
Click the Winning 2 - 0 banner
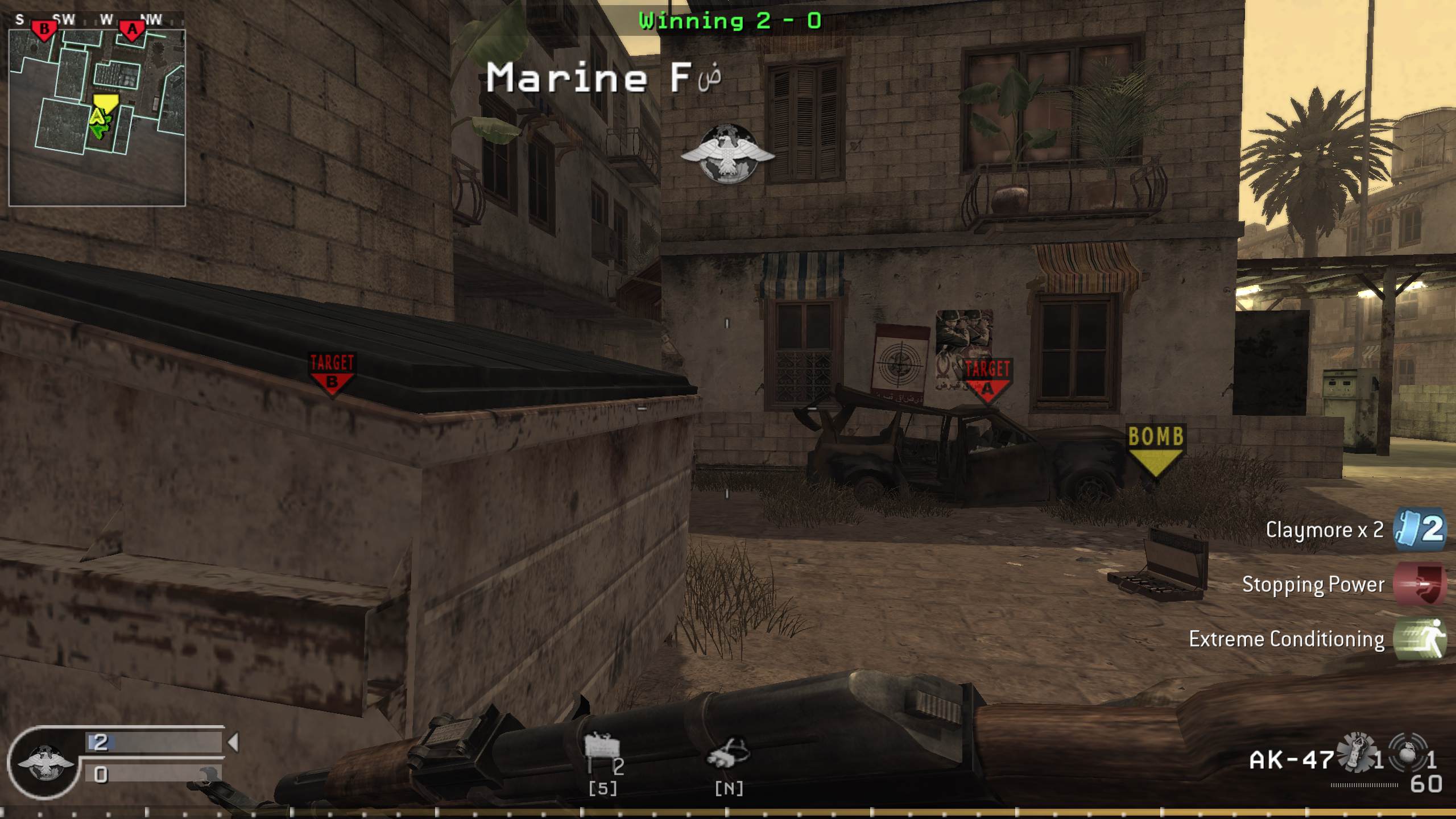tap(727, 20)
